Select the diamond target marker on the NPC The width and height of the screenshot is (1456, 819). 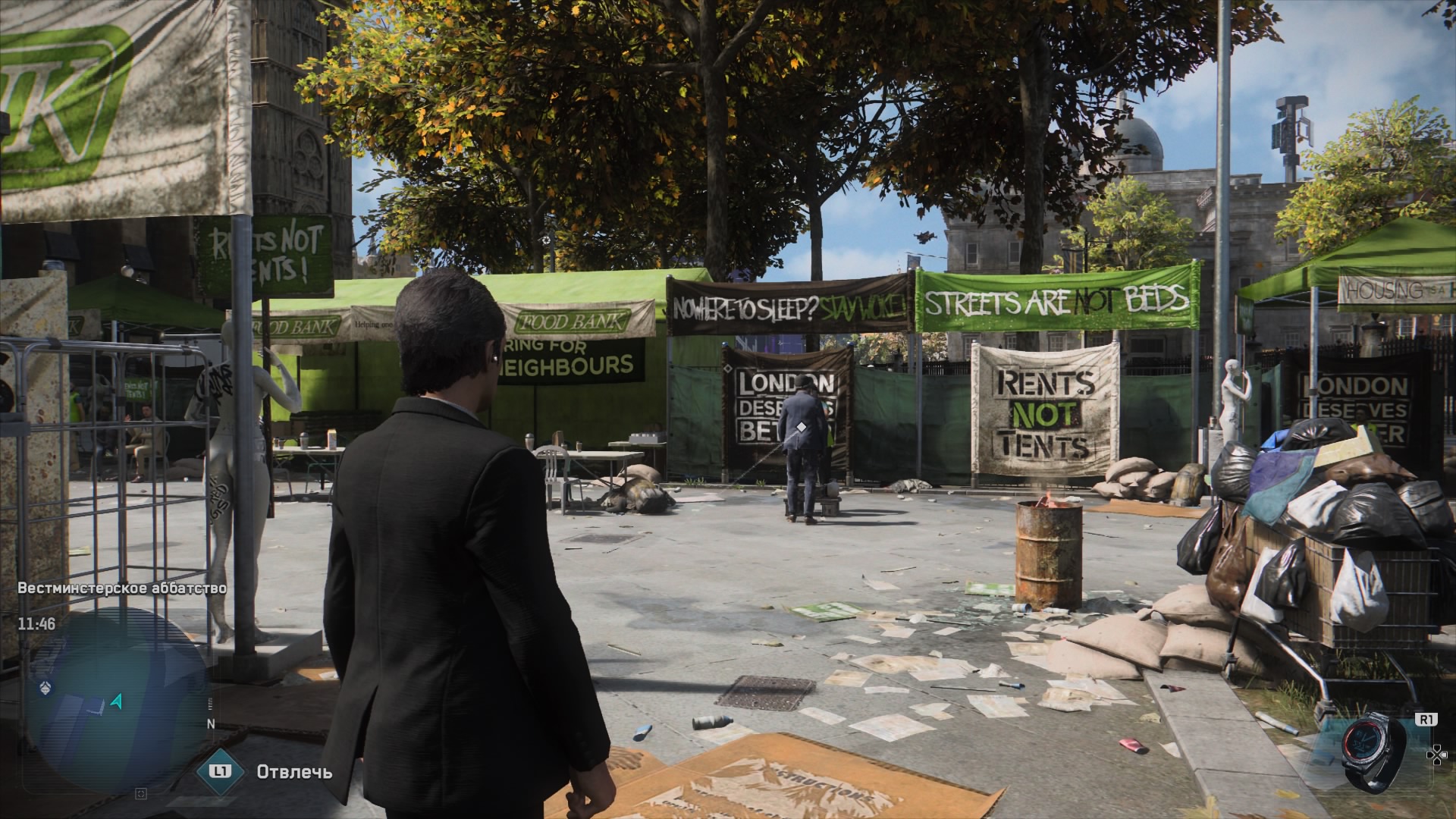click(x=800, y=427)
